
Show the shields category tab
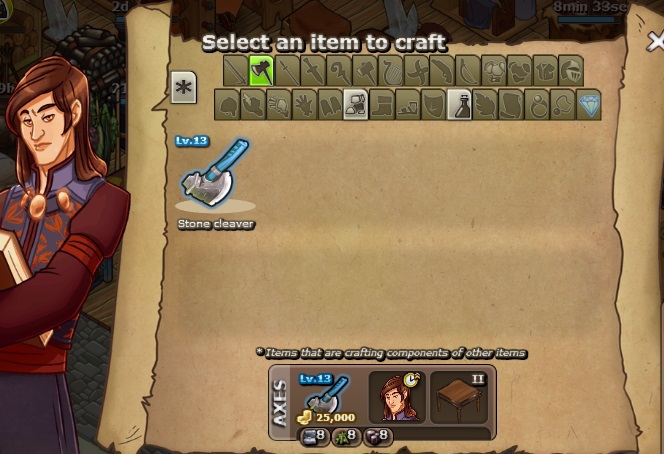pos(433,104)
